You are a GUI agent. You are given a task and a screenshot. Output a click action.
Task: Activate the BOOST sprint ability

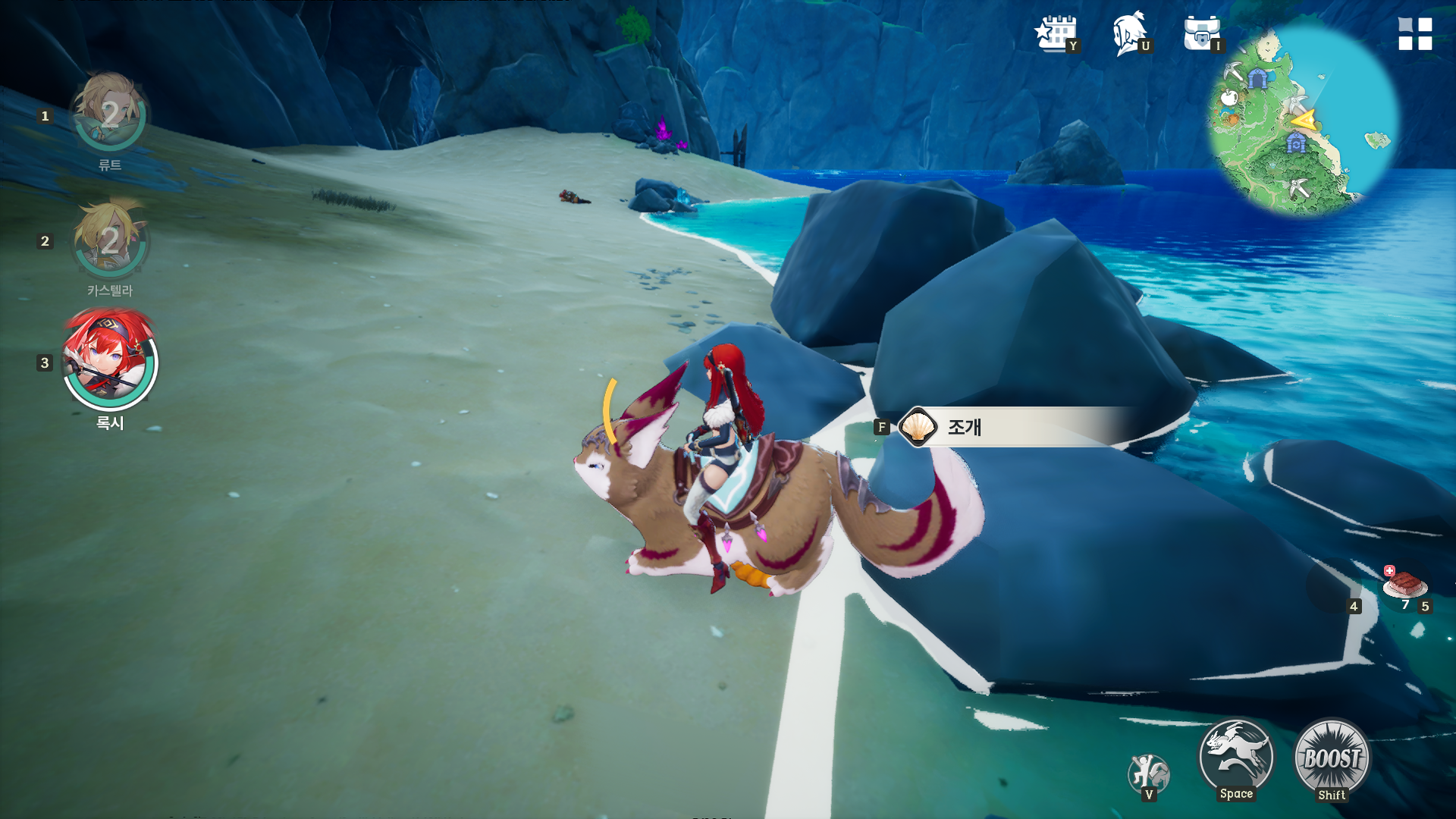(x=1332, y=758)
